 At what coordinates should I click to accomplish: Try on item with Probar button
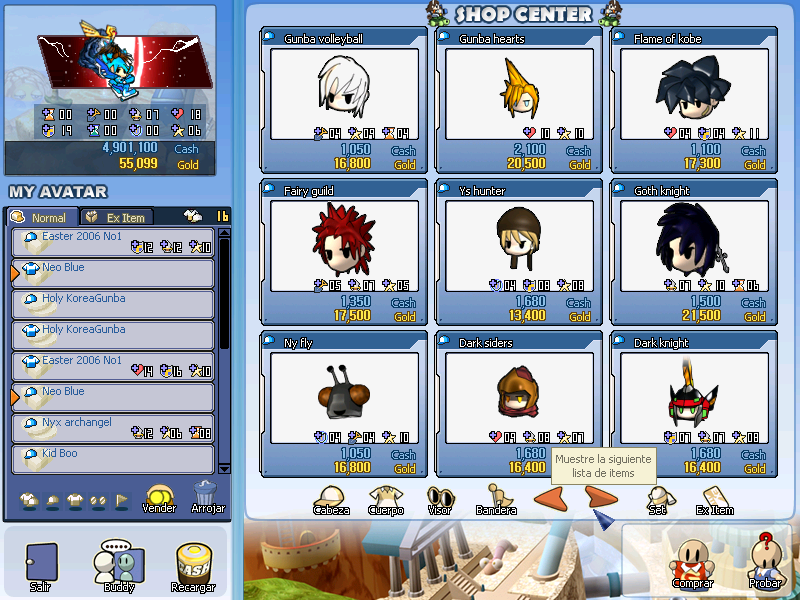click(765, 564)
